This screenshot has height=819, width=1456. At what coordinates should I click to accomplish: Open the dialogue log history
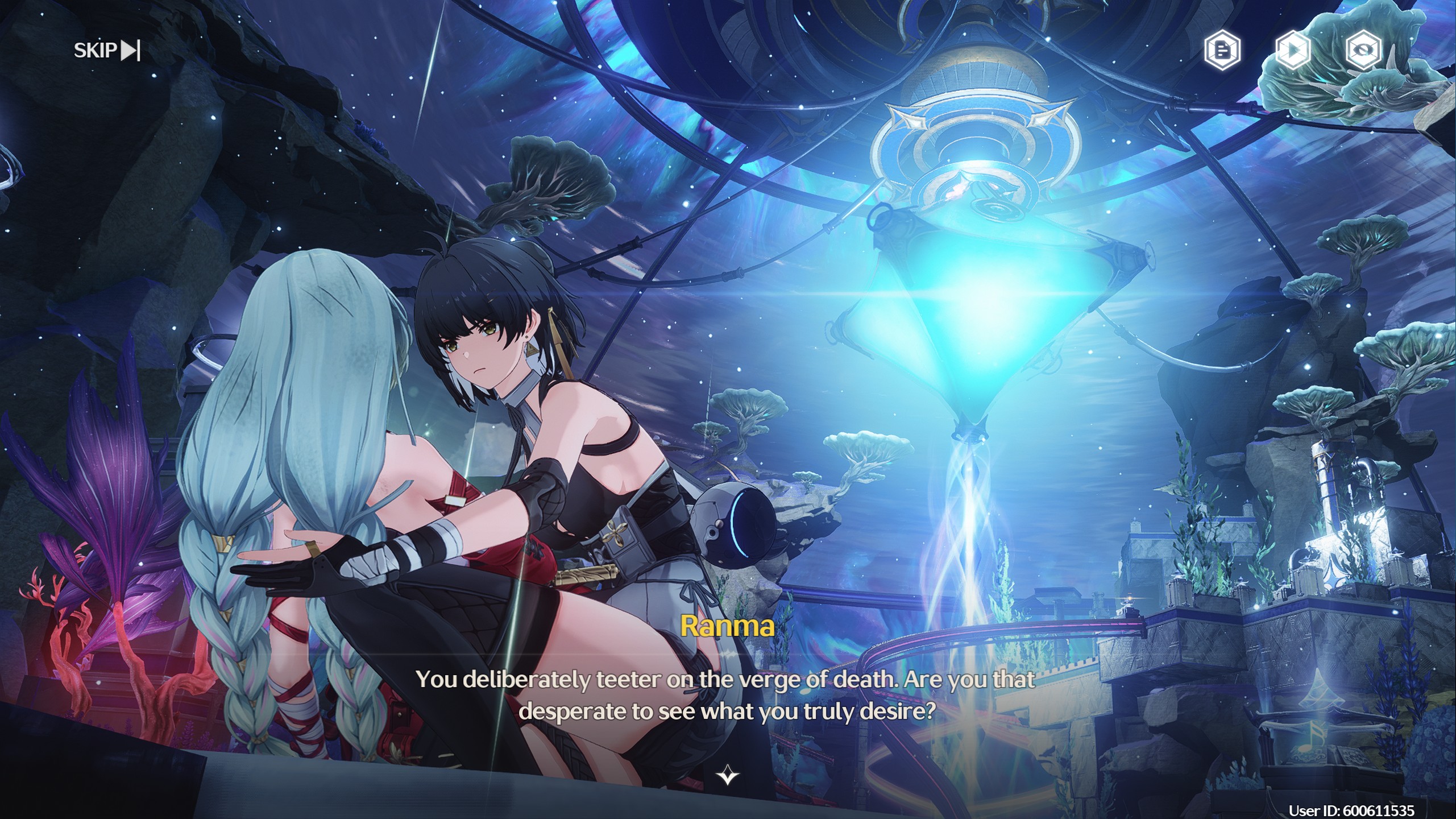point(1222,51)
